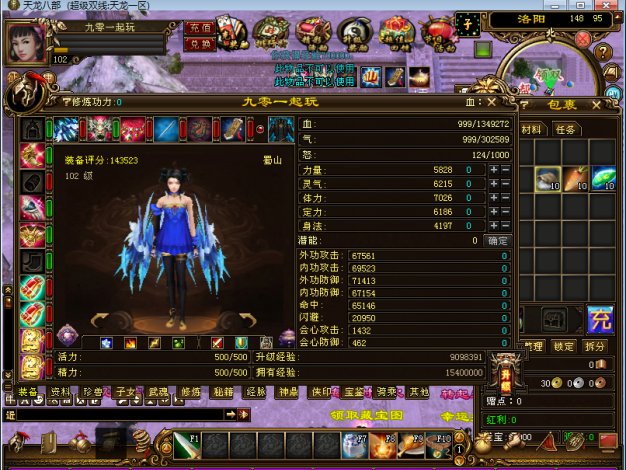Click the 兑换 exchange button
626x470 pixels.
tap(198, 43)
